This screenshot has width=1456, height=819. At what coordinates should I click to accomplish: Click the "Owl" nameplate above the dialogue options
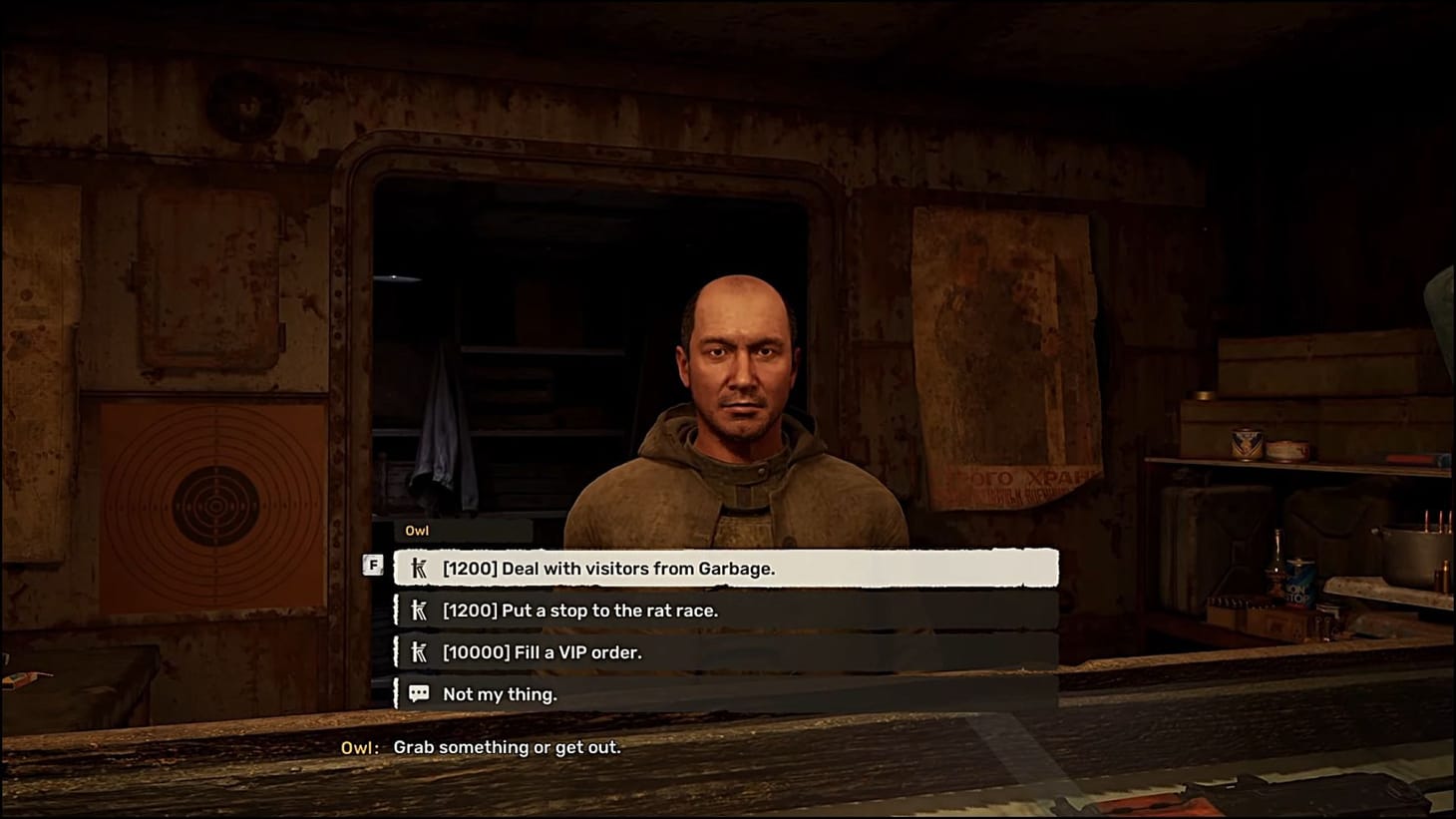pyautogui.click(x=417, y=530)
